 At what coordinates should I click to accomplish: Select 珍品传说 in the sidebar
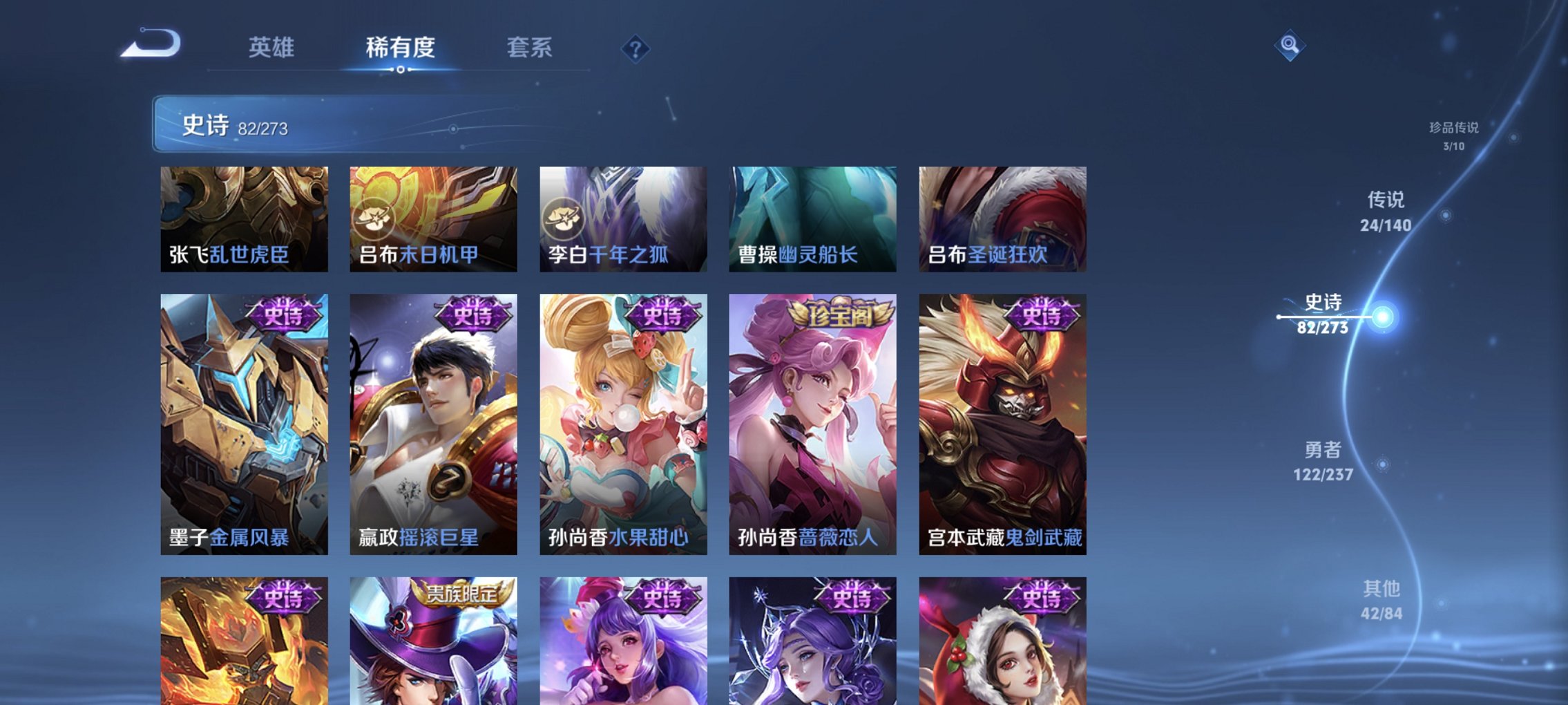1453,134
